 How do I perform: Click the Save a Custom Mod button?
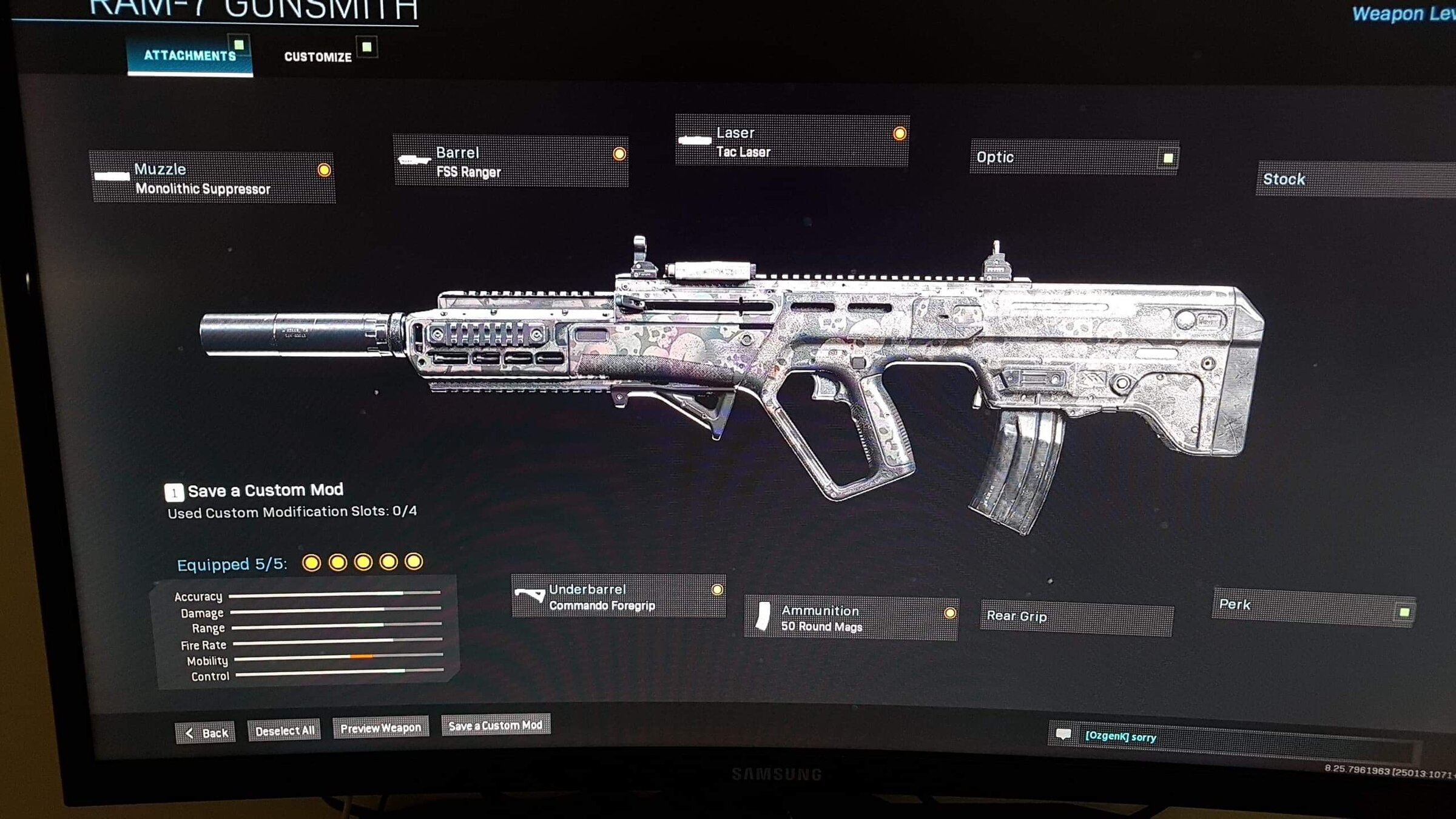pos(496,726)
